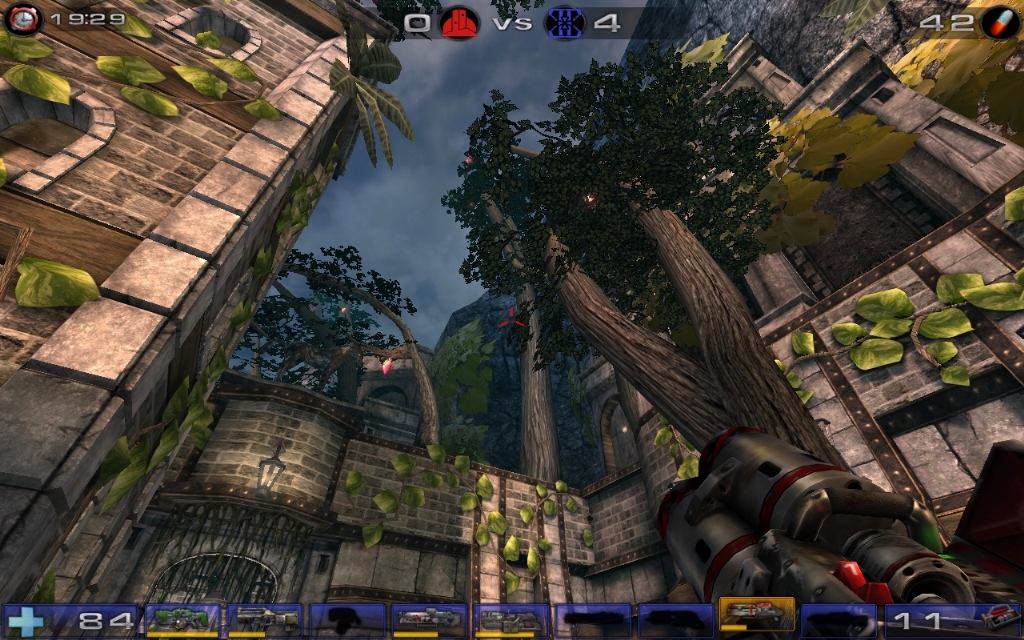The height and width of the screenshot is (640, 1024).
Task: Select the Shield Gun weapon slot
Action: (182, 619)
